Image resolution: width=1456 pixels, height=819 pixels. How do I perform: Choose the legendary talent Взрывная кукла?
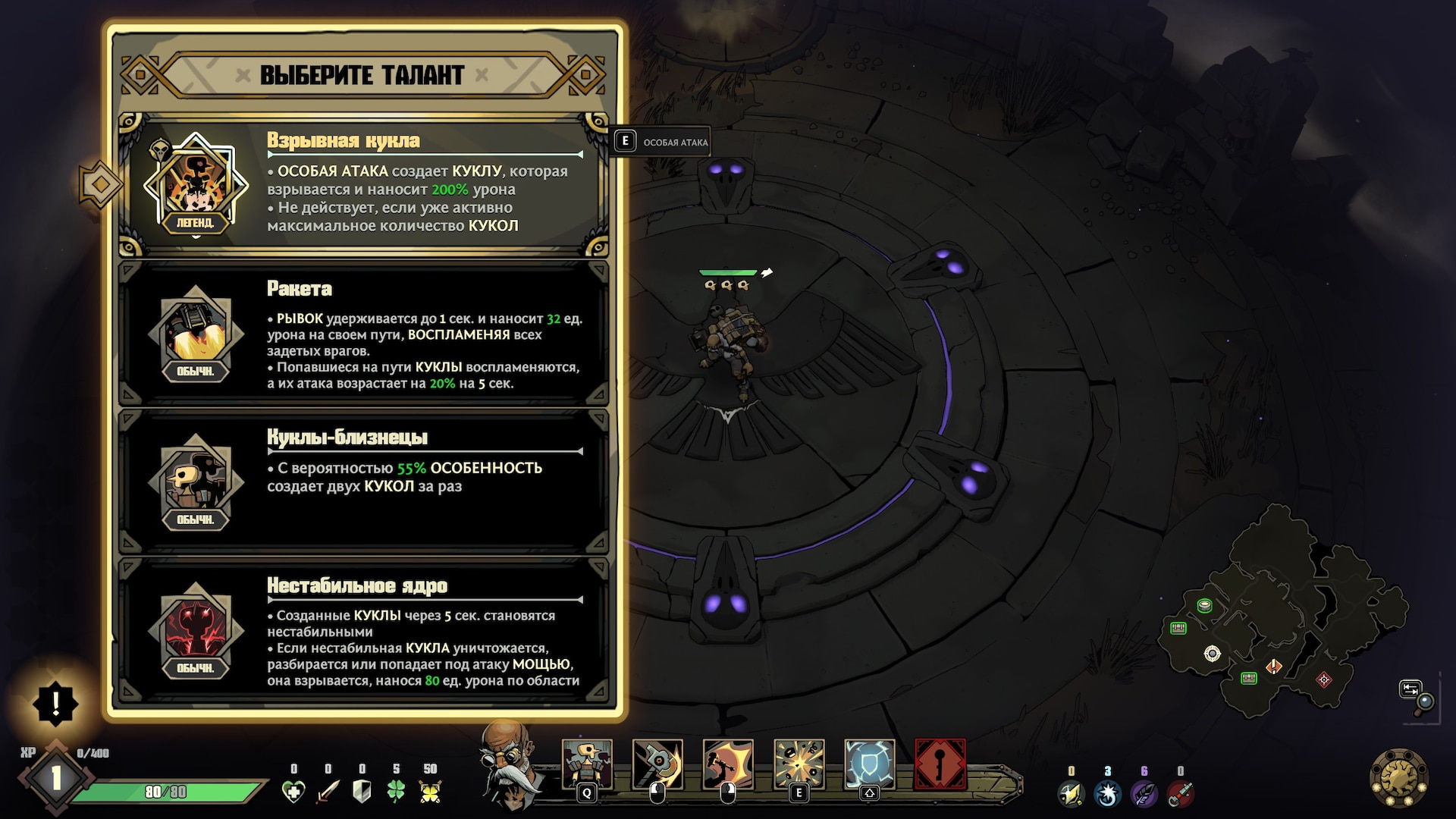pyautogui.click(x=364, y=185)
